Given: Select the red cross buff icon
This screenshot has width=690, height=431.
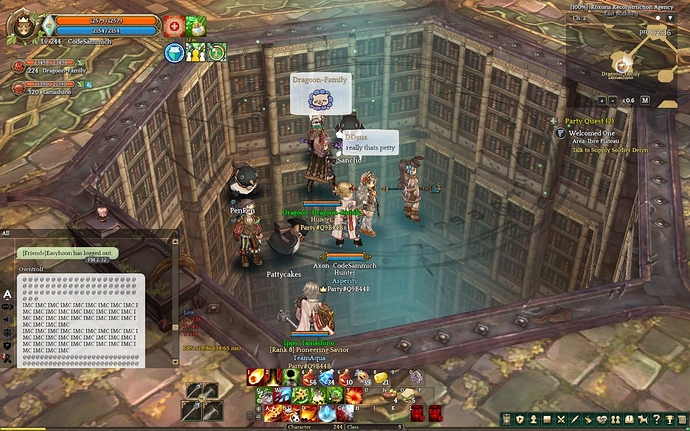Looking at the screenshot, I should 173,25.
